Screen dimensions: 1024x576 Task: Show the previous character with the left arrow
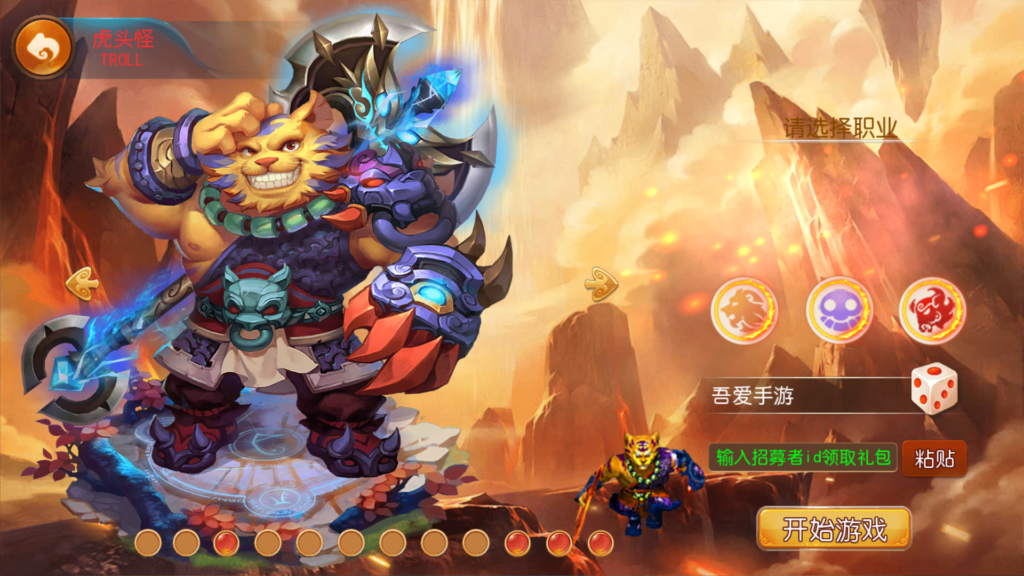coord(82,285)
